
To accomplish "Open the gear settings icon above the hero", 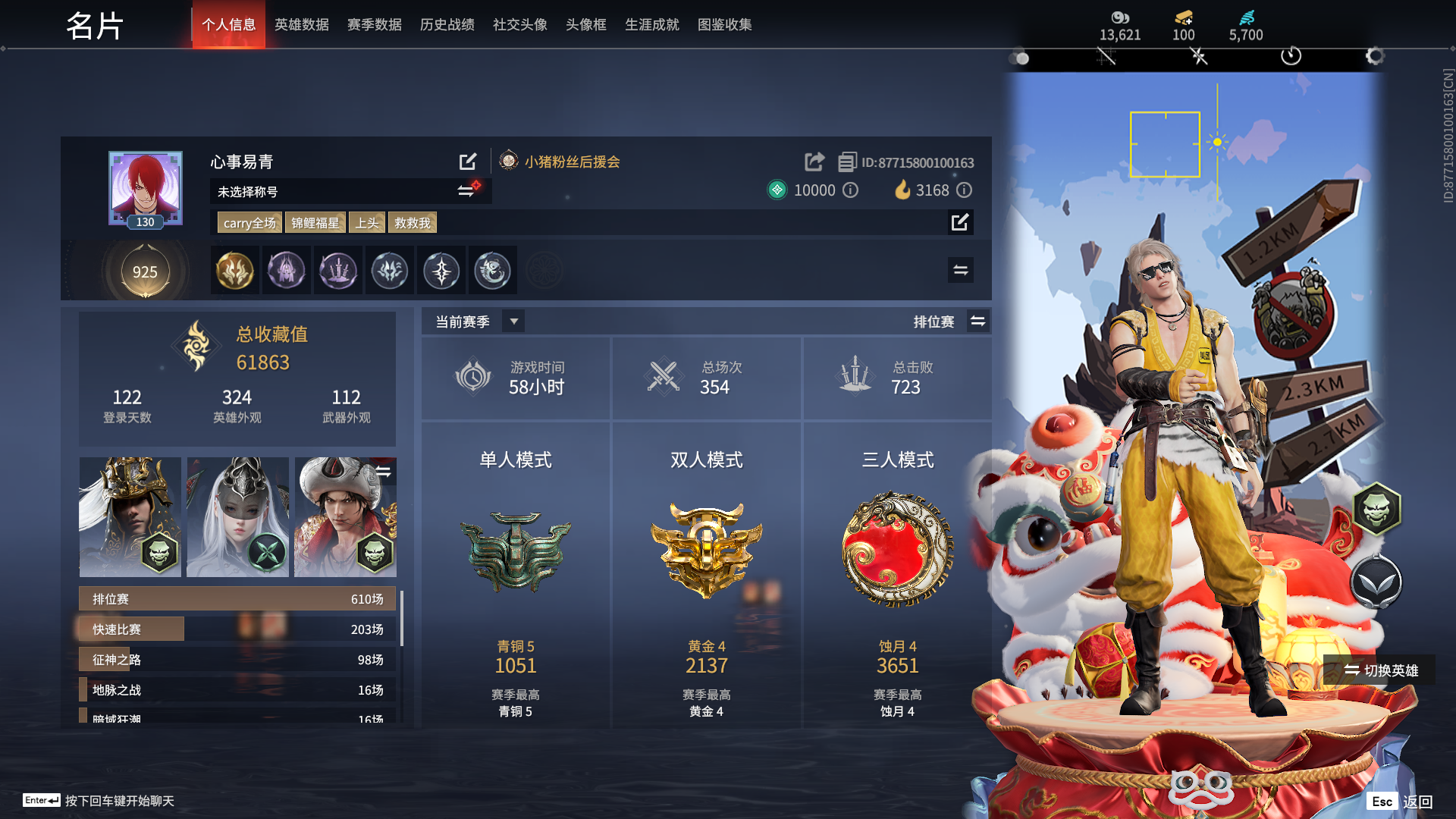I will 1374,56.
